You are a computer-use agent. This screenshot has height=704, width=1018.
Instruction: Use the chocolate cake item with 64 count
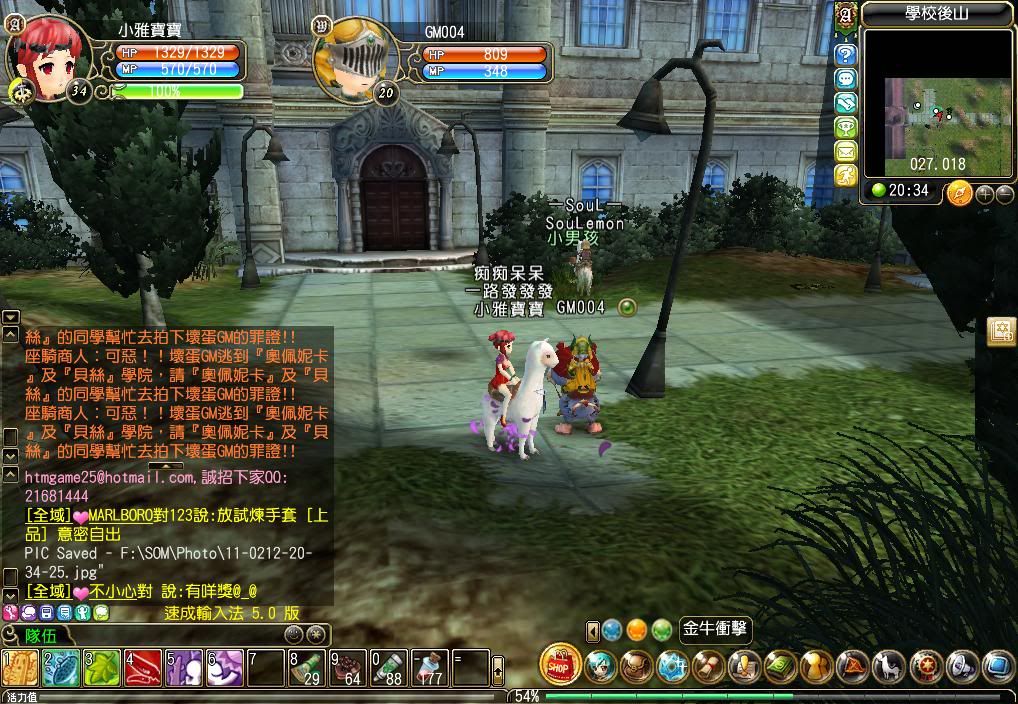coord(347,668)
